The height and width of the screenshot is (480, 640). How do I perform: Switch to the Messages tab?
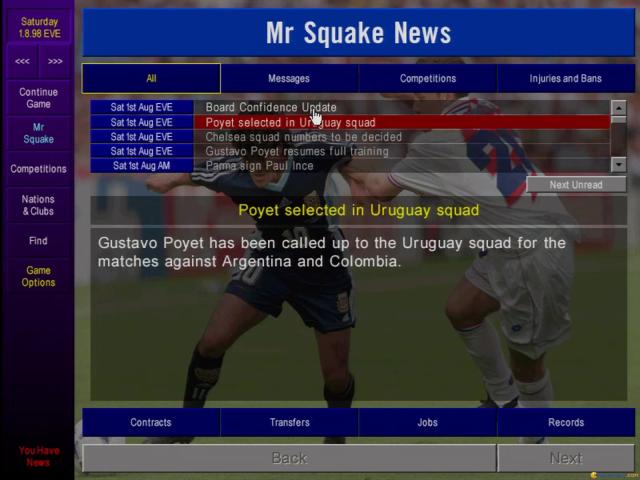point(289,78)
